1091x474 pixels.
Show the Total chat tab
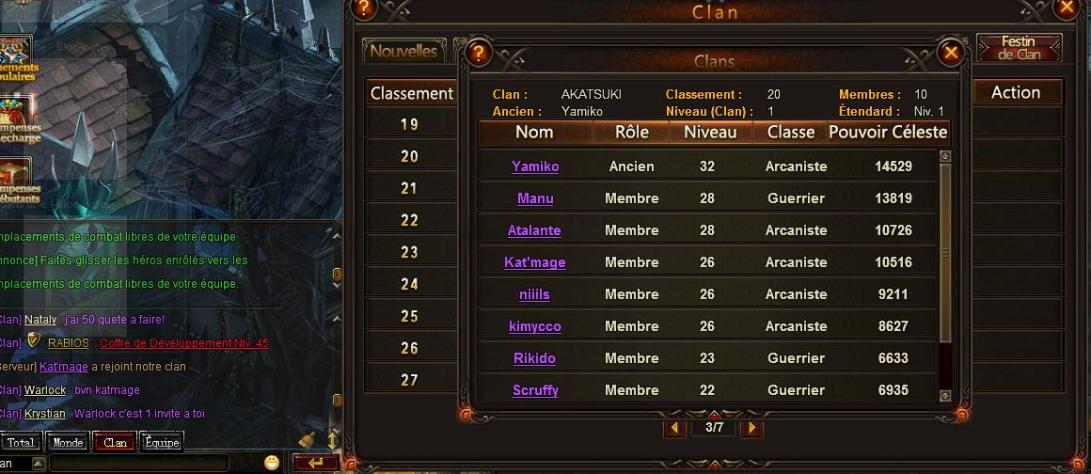click(x=21, y=442)
